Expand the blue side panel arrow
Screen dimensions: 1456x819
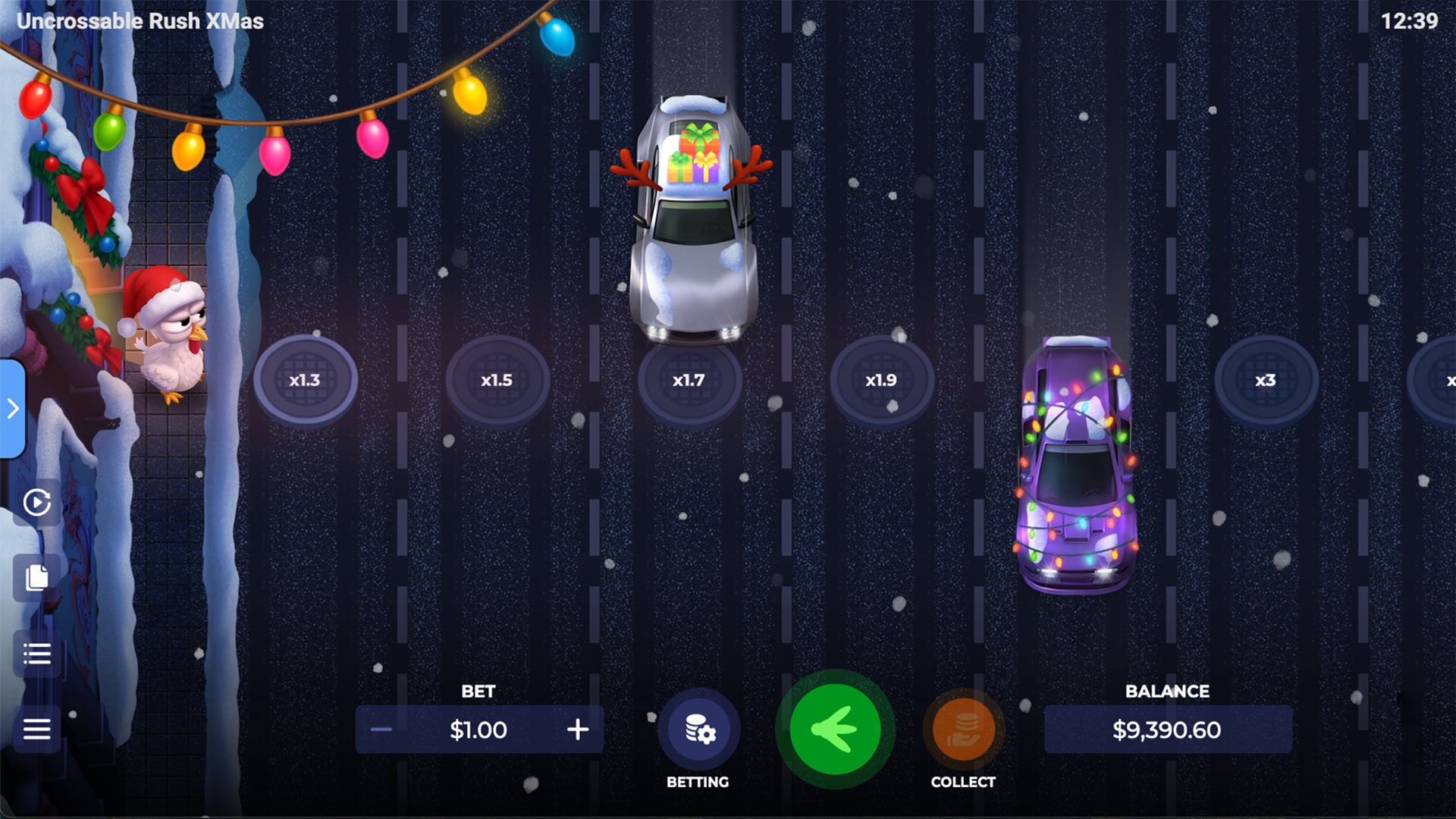[x=13, y=409]
